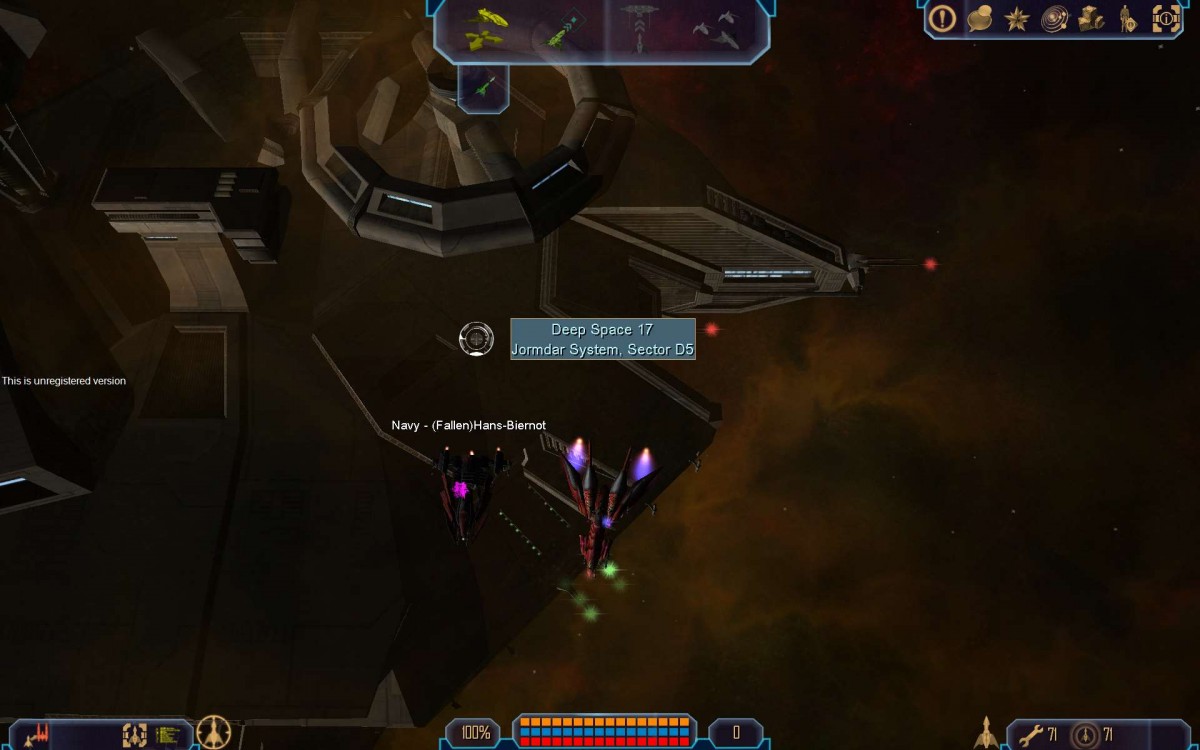Open the chat speech bubbles icon
This screenshot has height=750, width=1200.
coord(980,18)
